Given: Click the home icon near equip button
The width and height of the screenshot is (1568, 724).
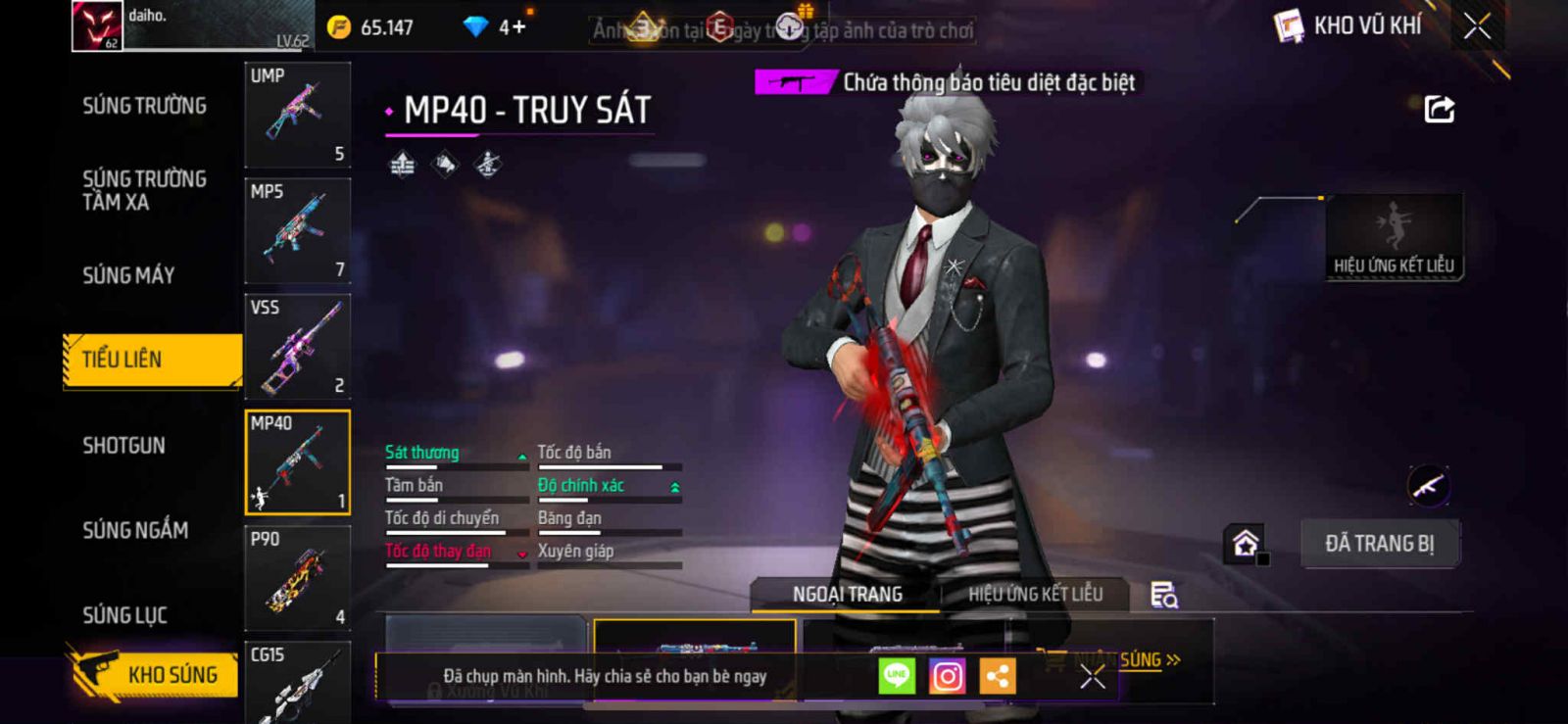Looking at the screenshot, I should pos(1245,543).
